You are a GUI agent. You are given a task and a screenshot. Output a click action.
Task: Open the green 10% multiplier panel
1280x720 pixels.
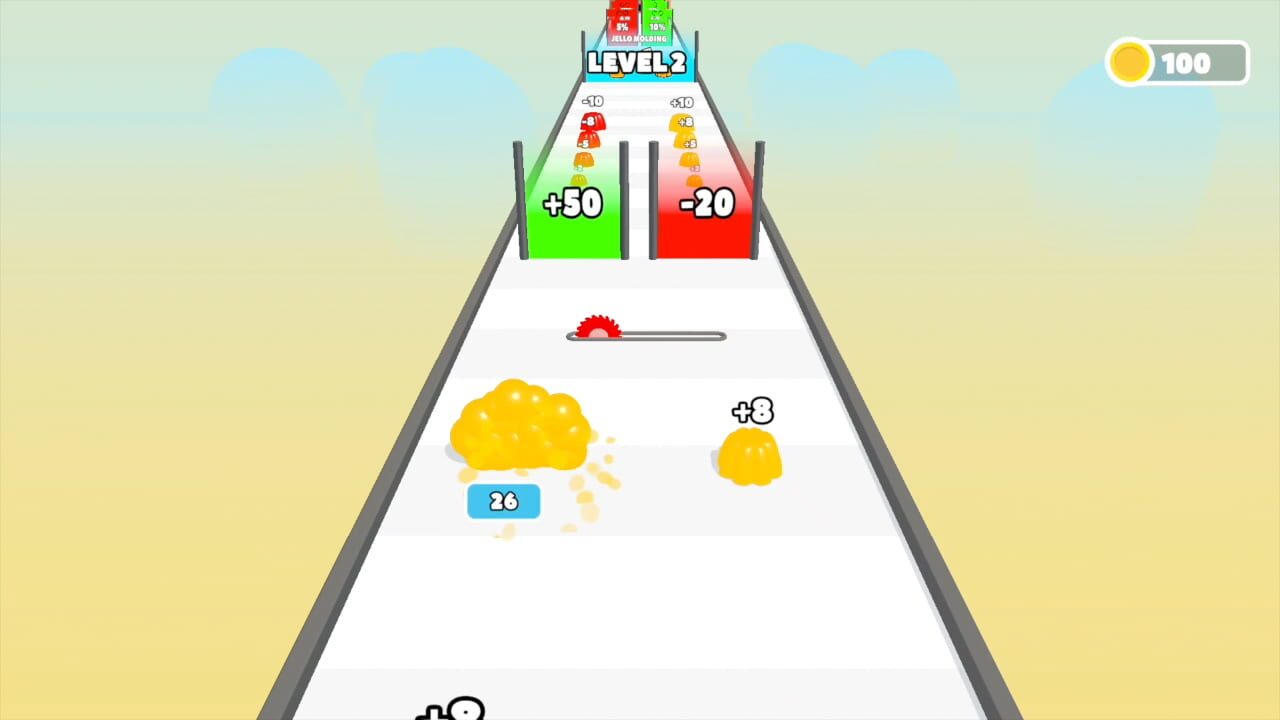coord(658,25)
